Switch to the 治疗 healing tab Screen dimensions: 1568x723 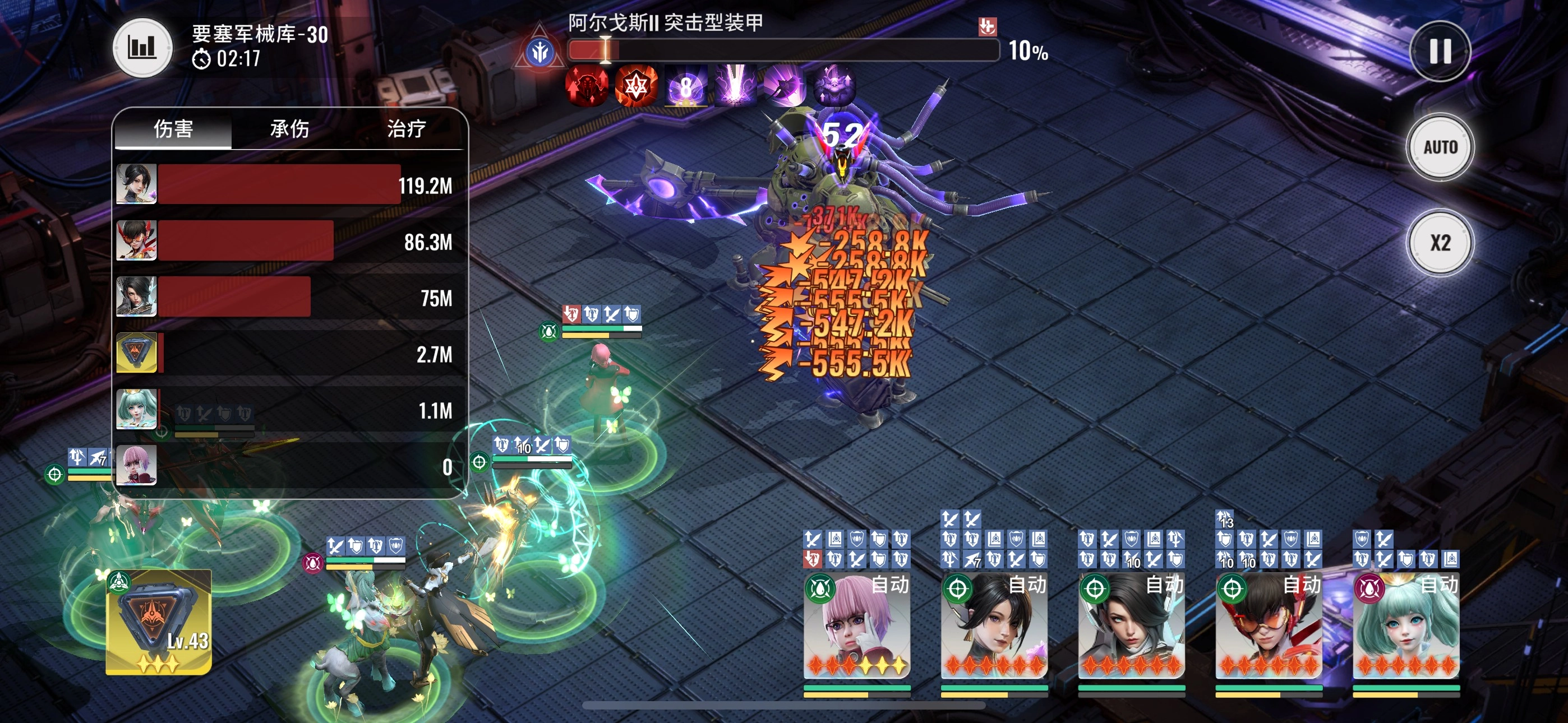(406, 129)
